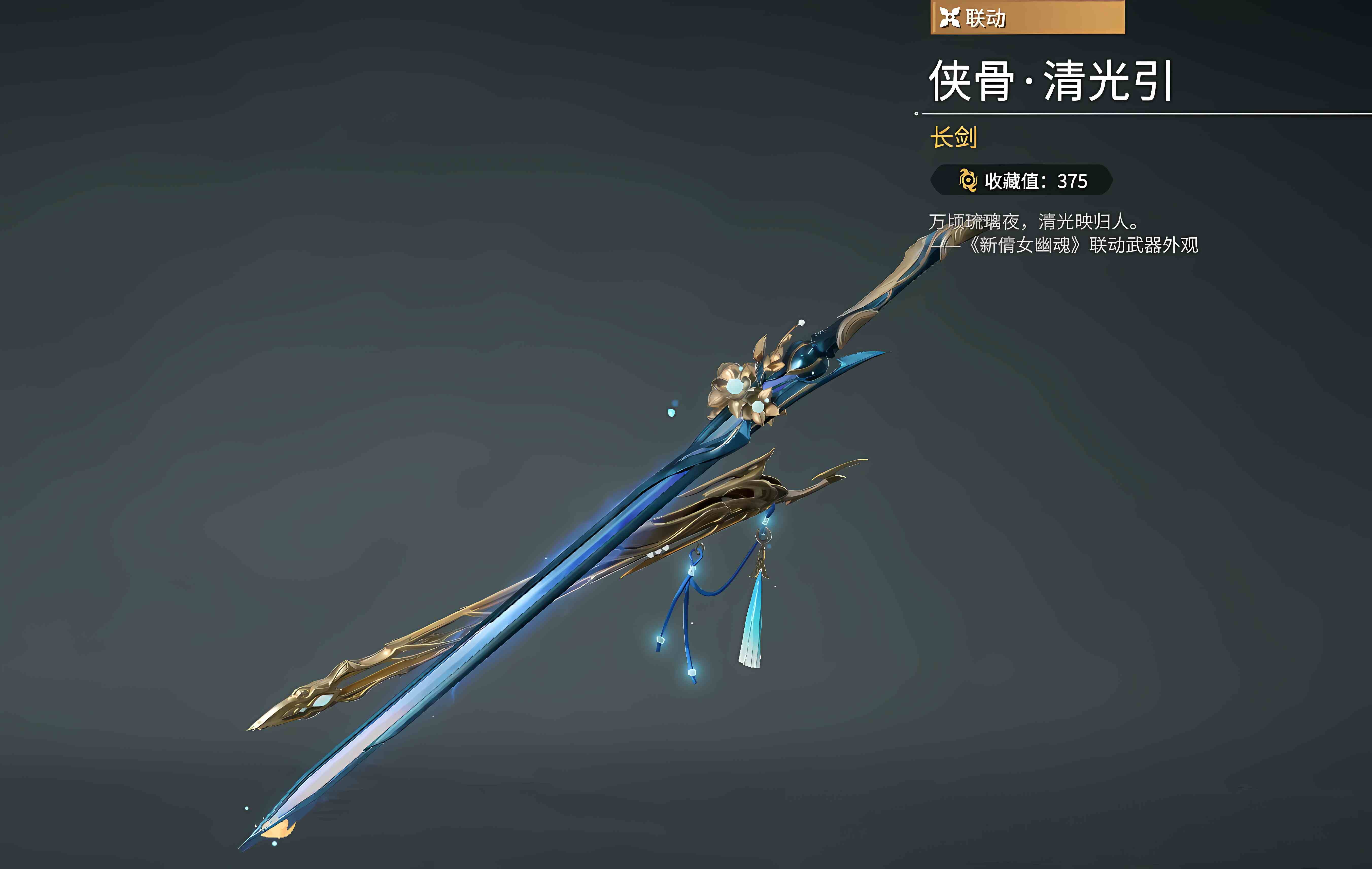Select the 收藏值 collection value badge
The image size is (1372, 869).
click(x=1022, y=181)
